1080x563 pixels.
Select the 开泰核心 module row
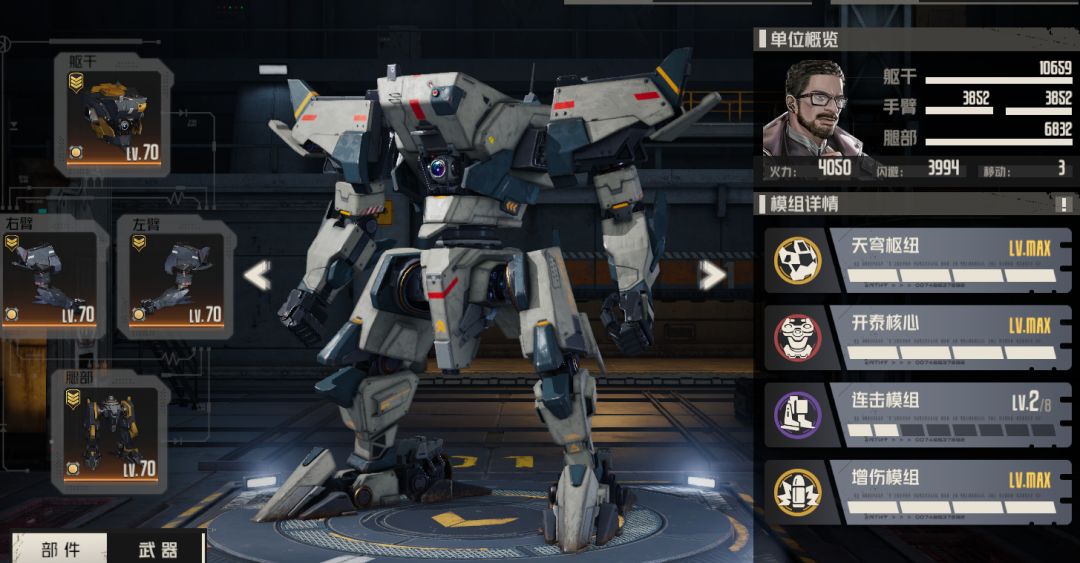[917, 337]
